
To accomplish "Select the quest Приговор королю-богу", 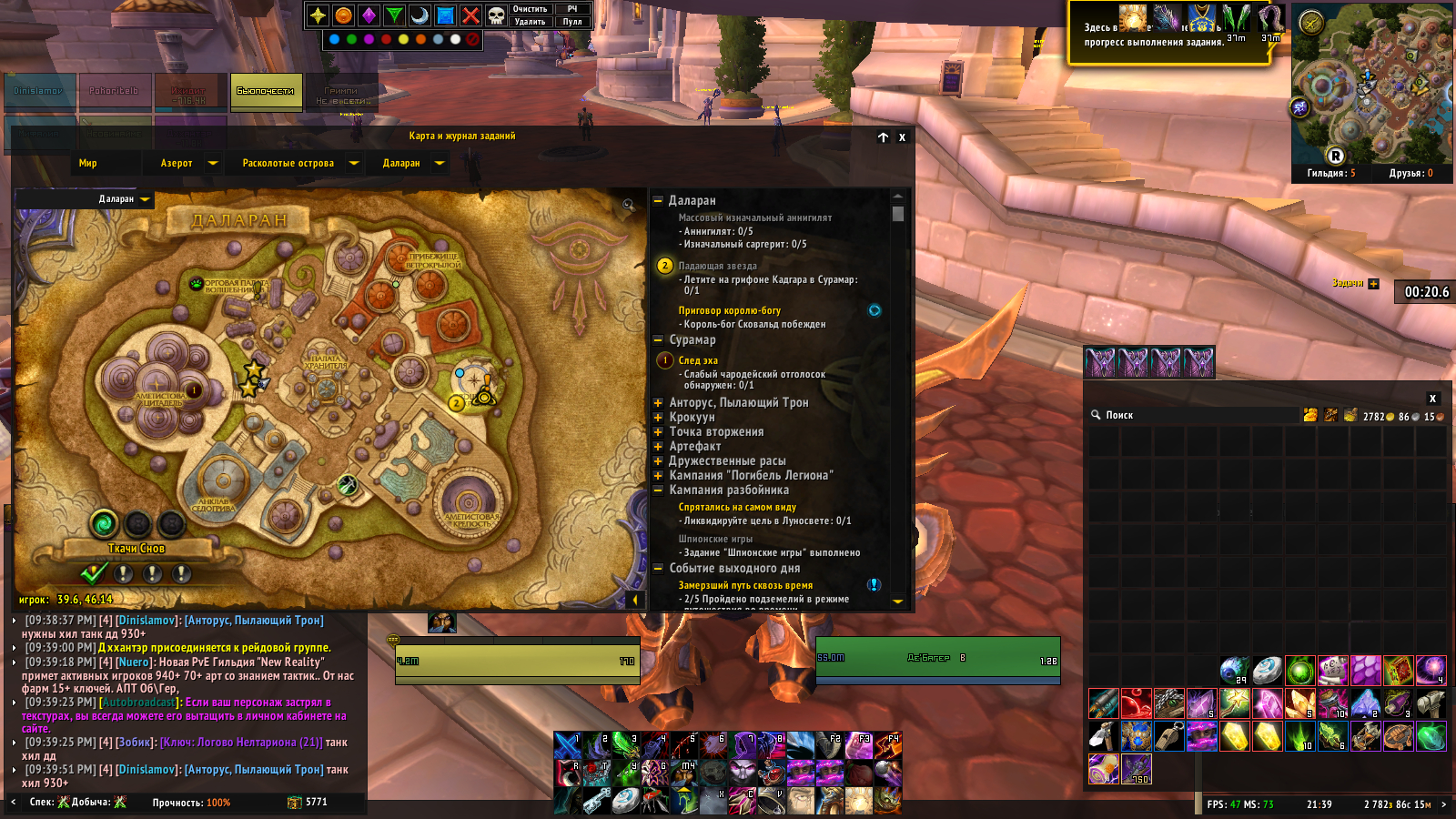I will 729,310.
